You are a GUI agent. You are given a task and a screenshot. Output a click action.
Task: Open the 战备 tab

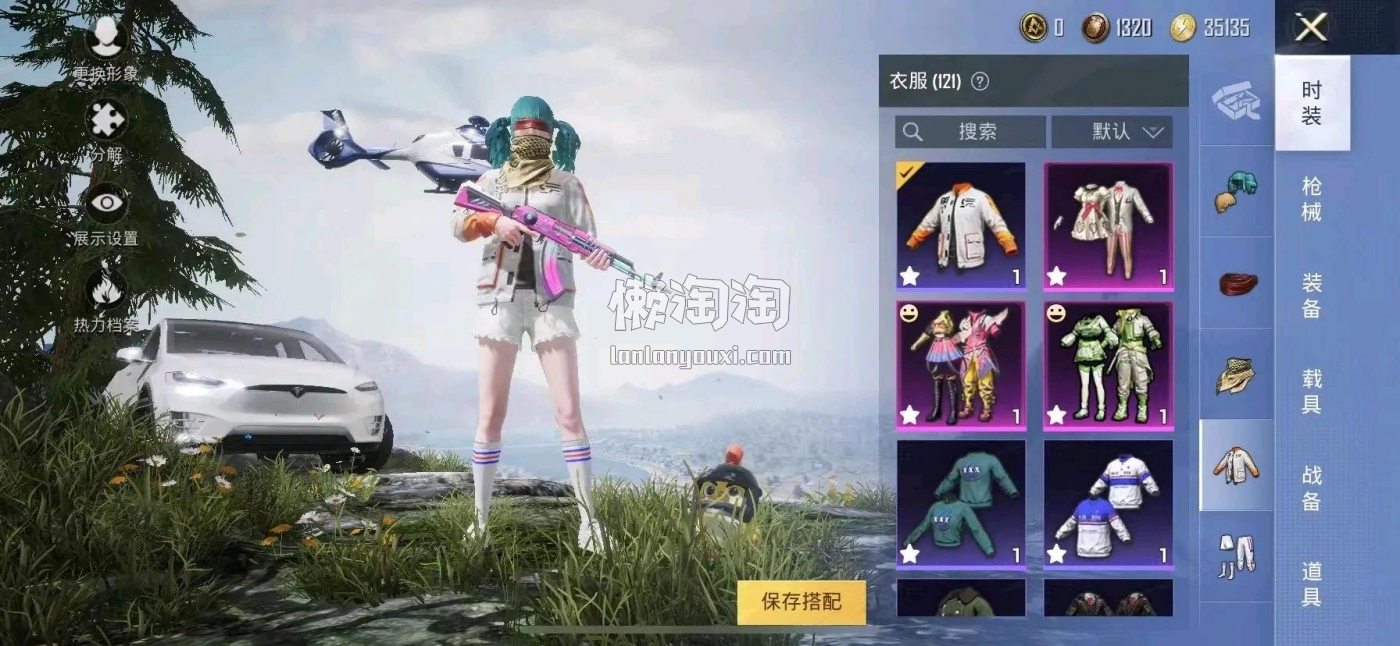tap(1312, 487)
